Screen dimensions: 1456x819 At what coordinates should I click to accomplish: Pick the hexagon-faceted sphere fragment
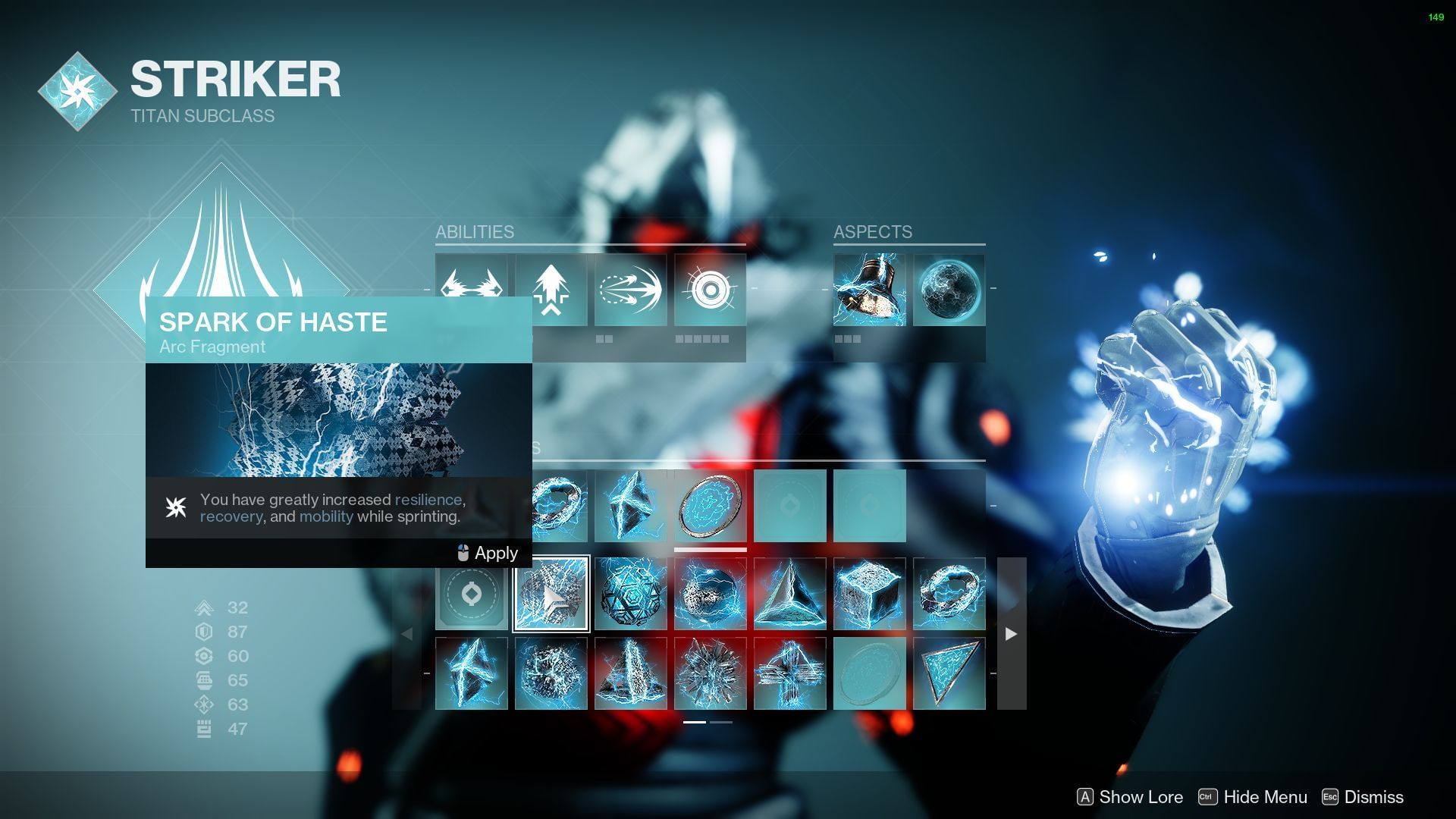point(630,594)
